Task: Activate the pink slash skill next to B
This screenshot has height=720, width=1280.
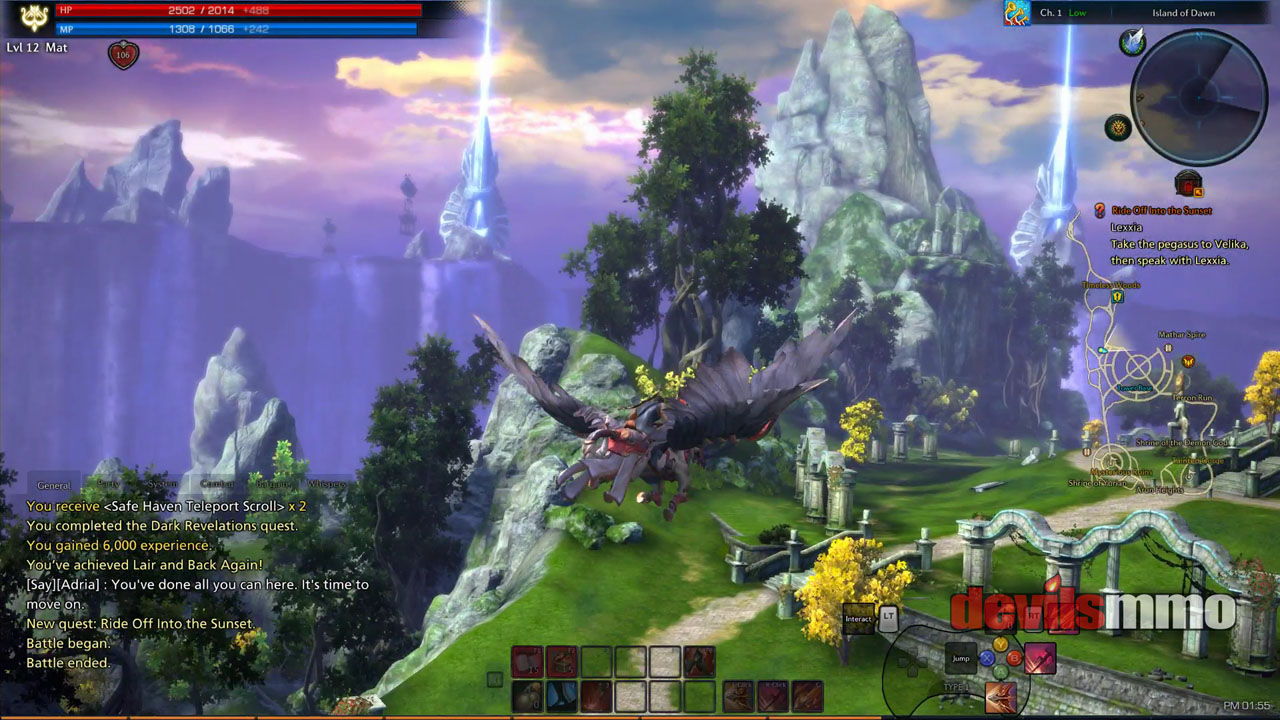Action: pos(1040,657)
